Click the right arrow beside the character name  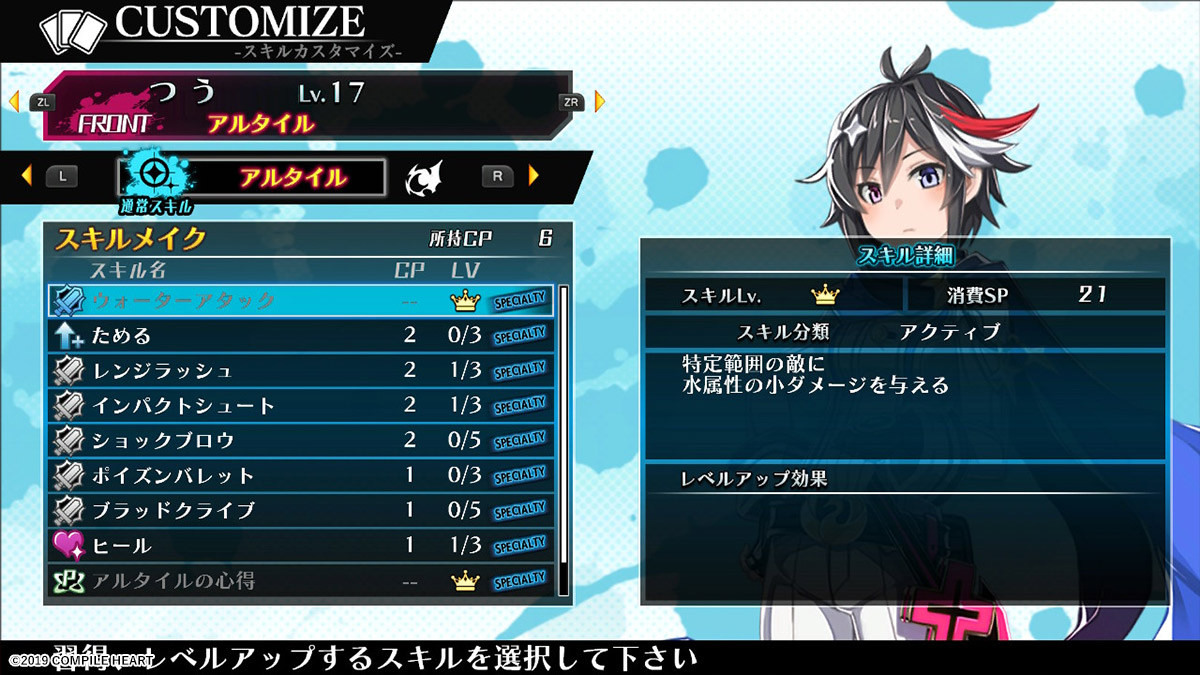pos(600,101)
